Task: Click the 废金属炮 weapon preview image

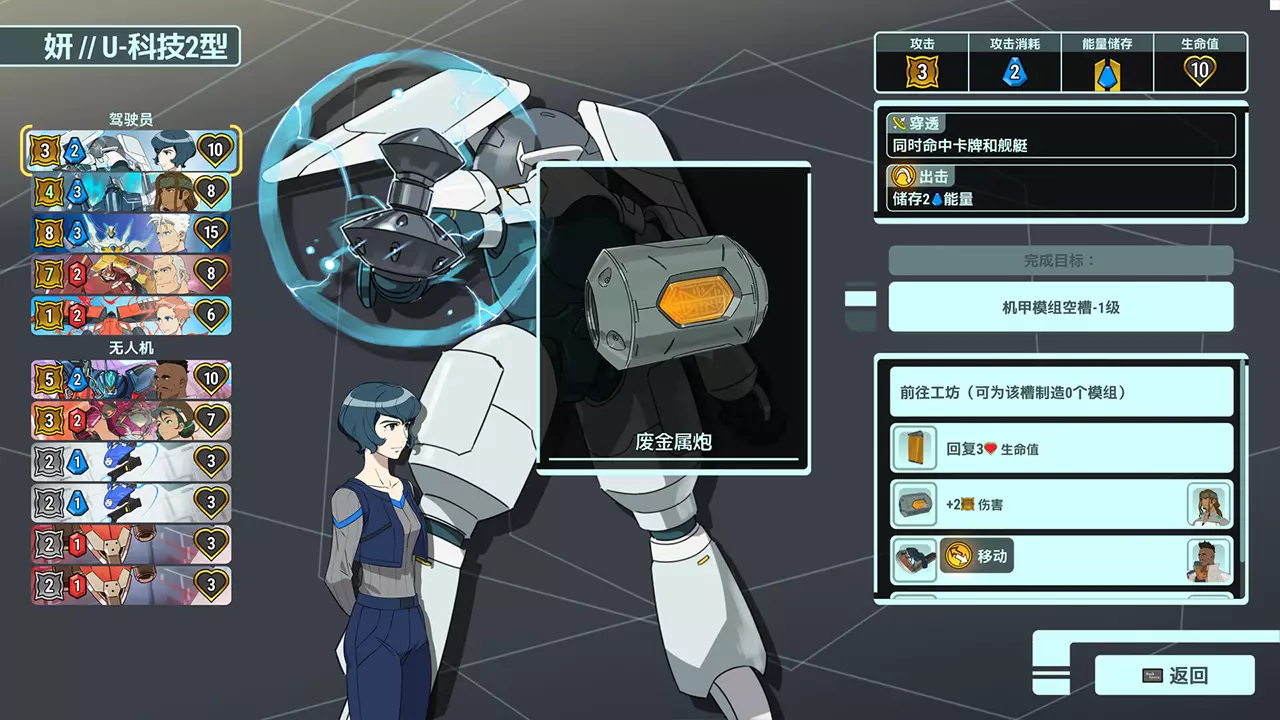Action: tap(670, 300)
